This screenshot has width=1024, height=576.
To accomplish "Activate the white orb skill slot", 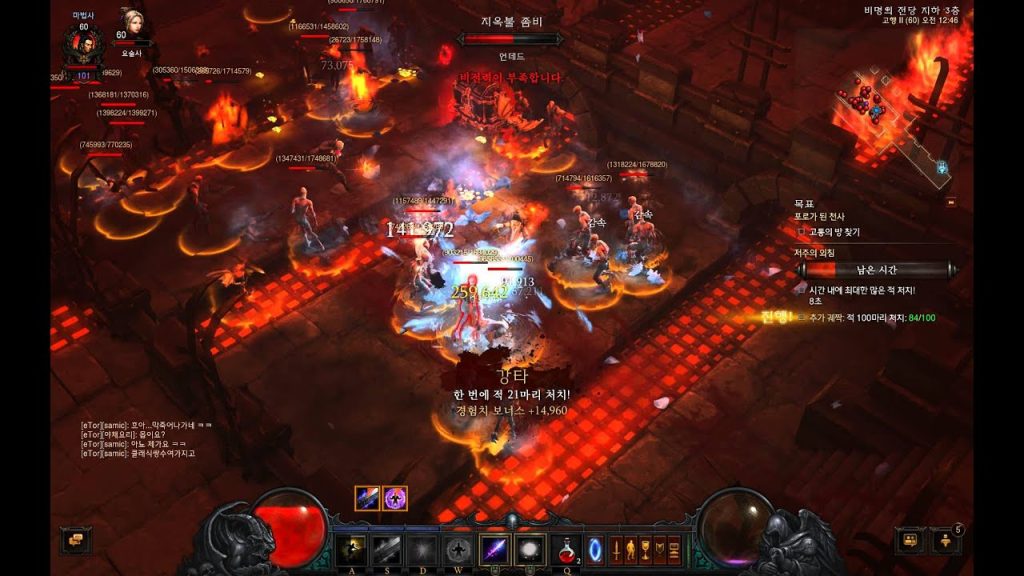I will pyautogui.click(x=529, y=549).
